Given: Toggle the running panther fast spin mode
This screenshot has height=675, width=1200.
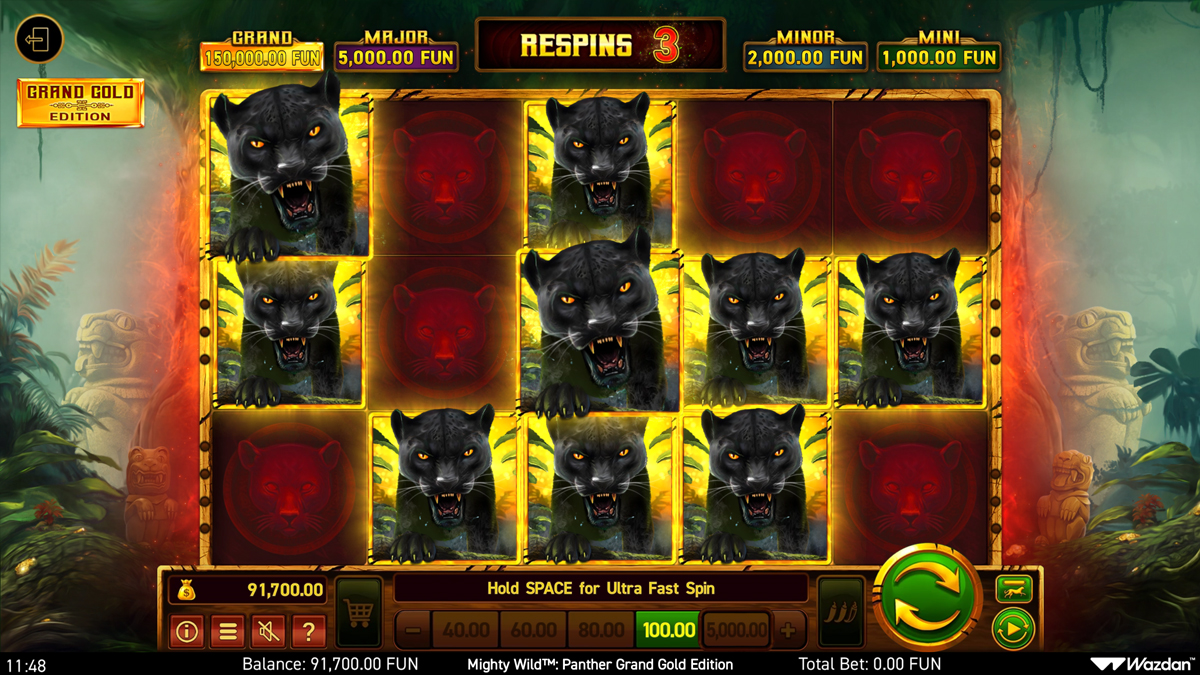Looking at the screenshot, I should 1011,591.
